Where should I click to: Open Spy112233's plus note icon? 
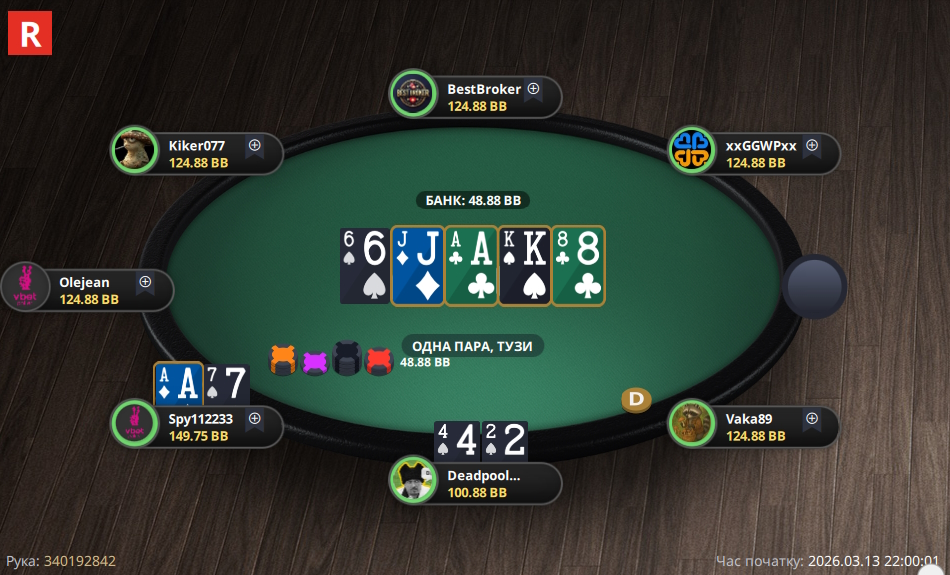coord(254,419)
